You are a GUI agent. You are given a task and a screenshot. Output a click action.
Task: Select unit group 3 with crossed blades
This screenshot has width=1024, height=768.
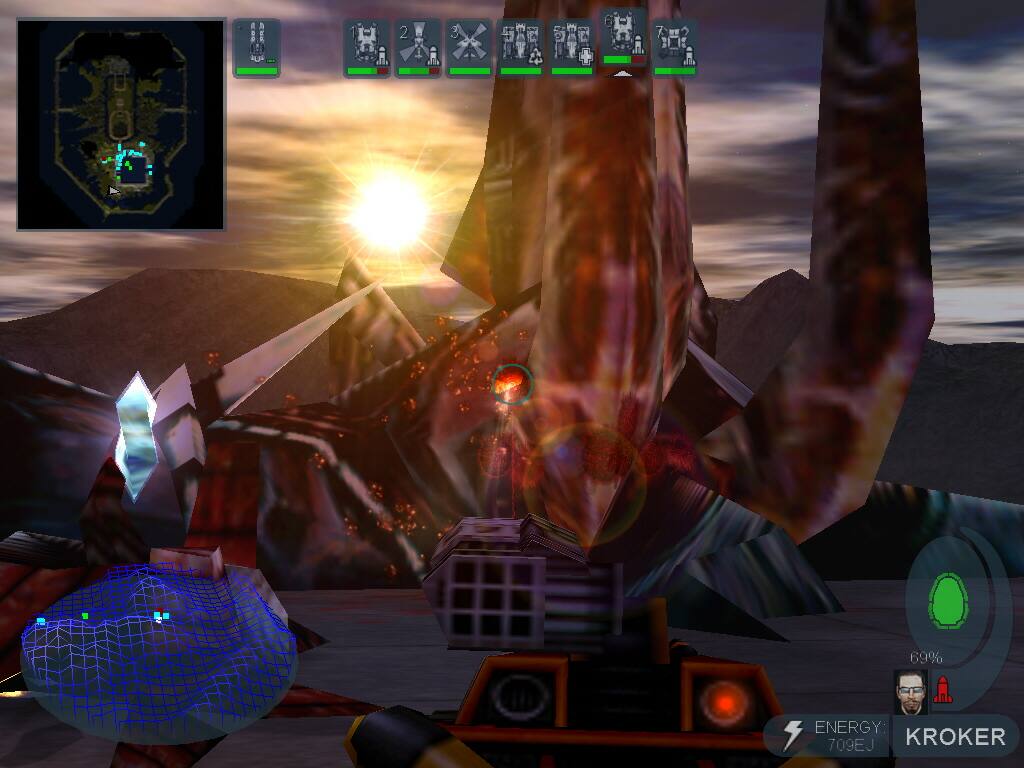click(470, 48)
